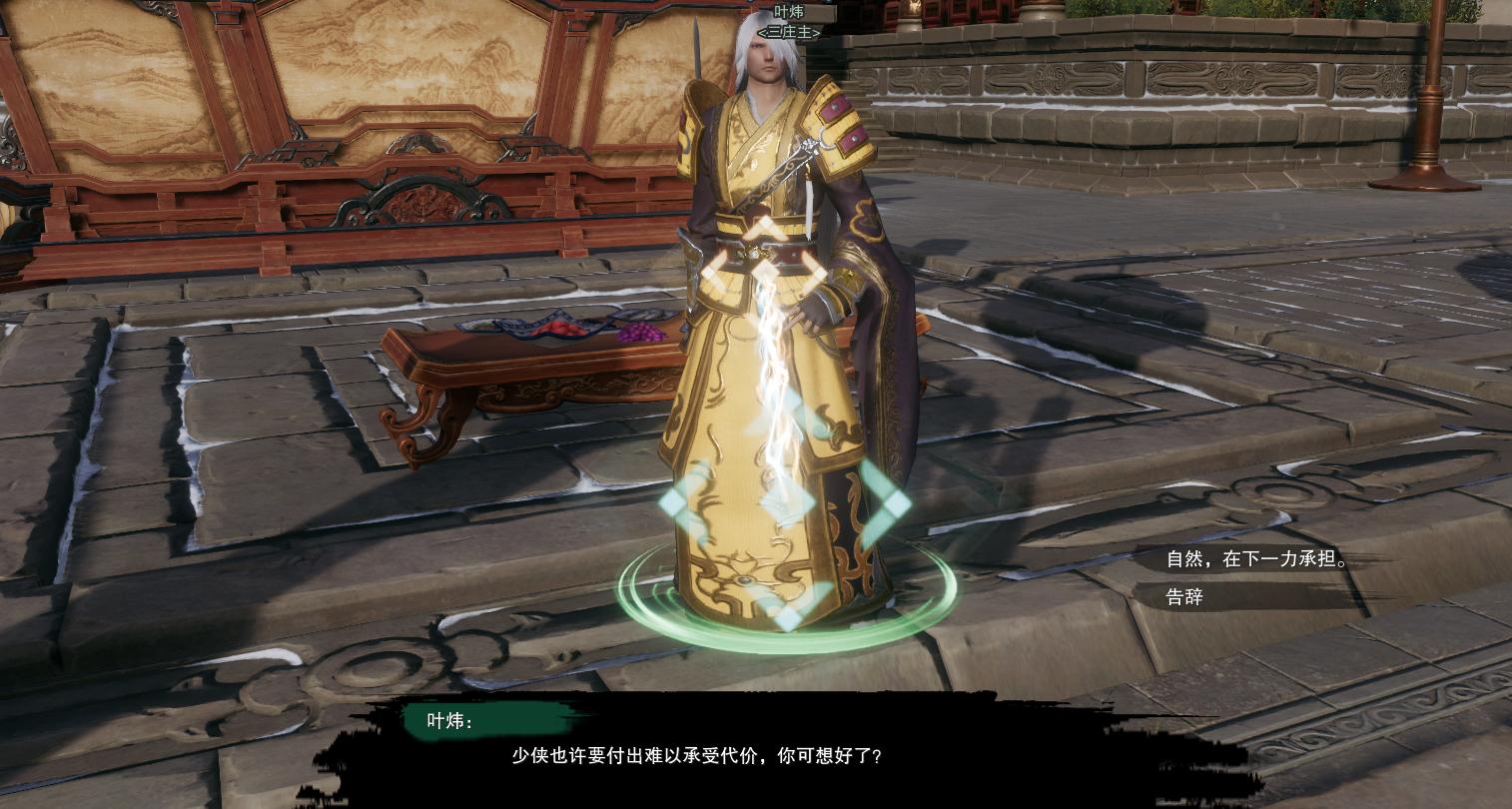Select dialogue option 自然，在下一力承担。
Image resolution: width=1512 pixels, height=809 pixels.
coord(1256,559)
